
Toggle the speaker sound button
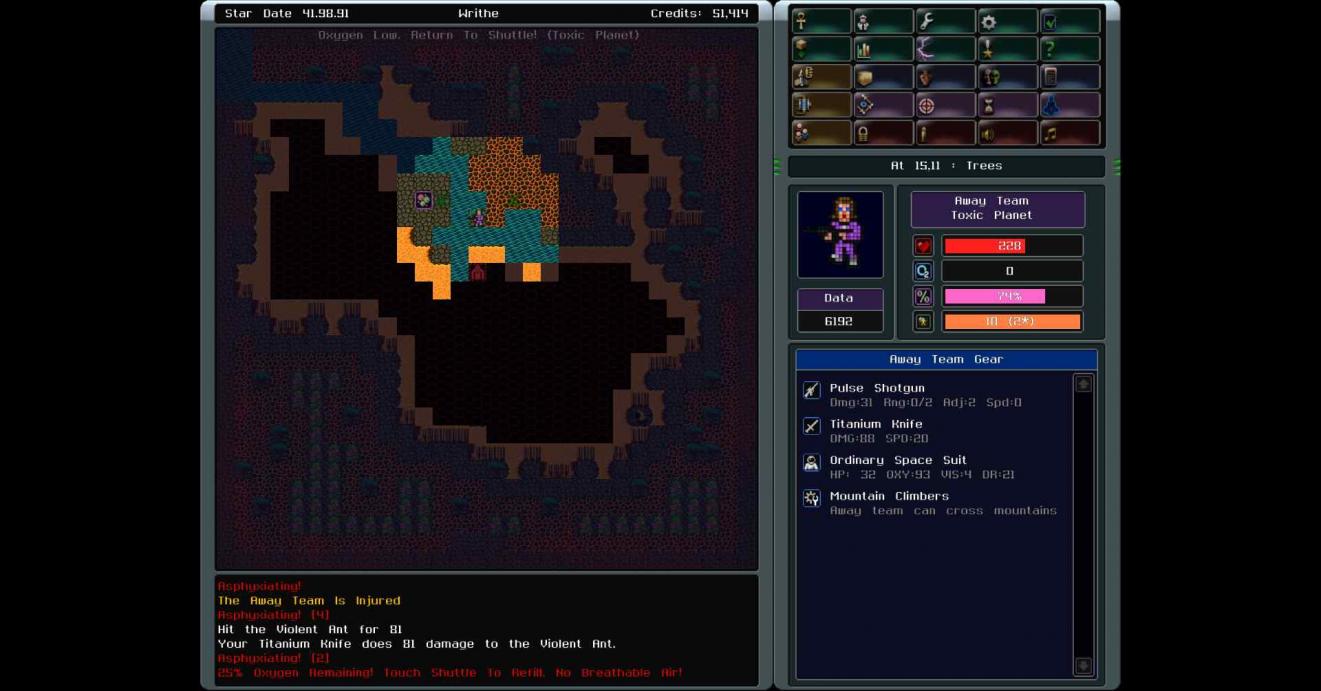(x=1007, y=133)
